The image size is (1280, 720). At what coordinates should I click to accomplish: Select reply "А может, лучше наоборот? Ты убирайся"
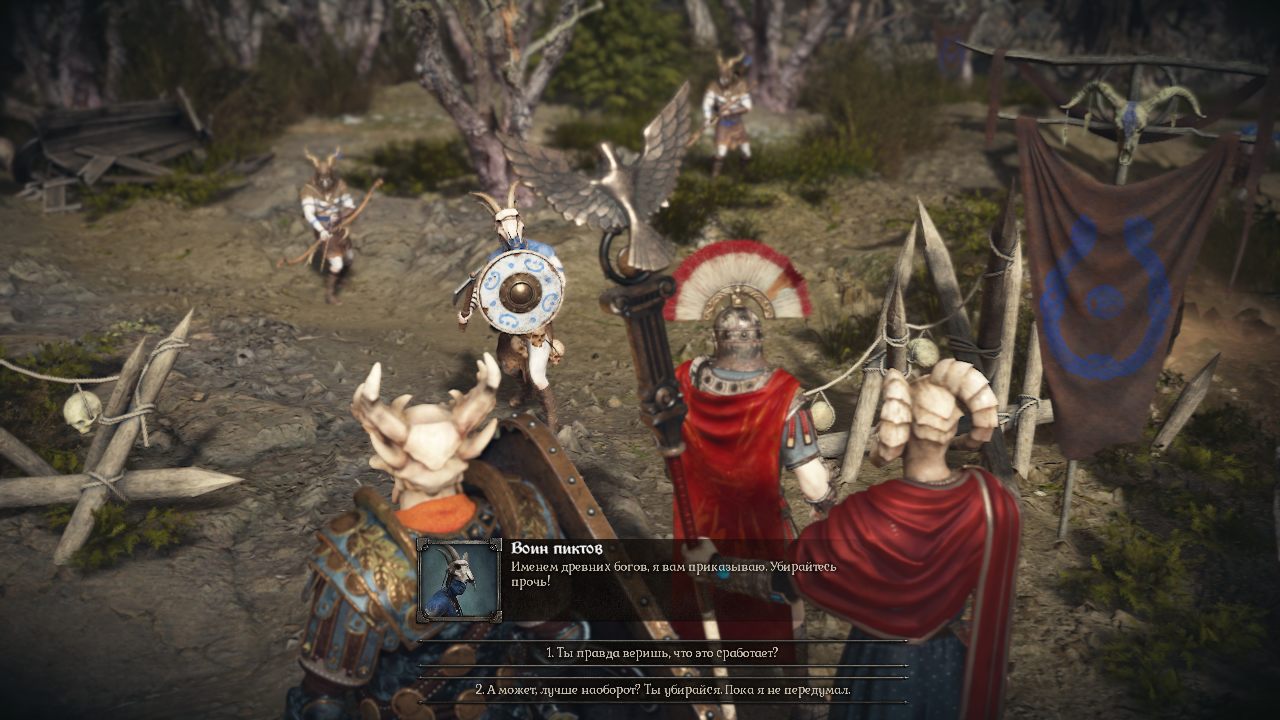(x=662, y=690)
